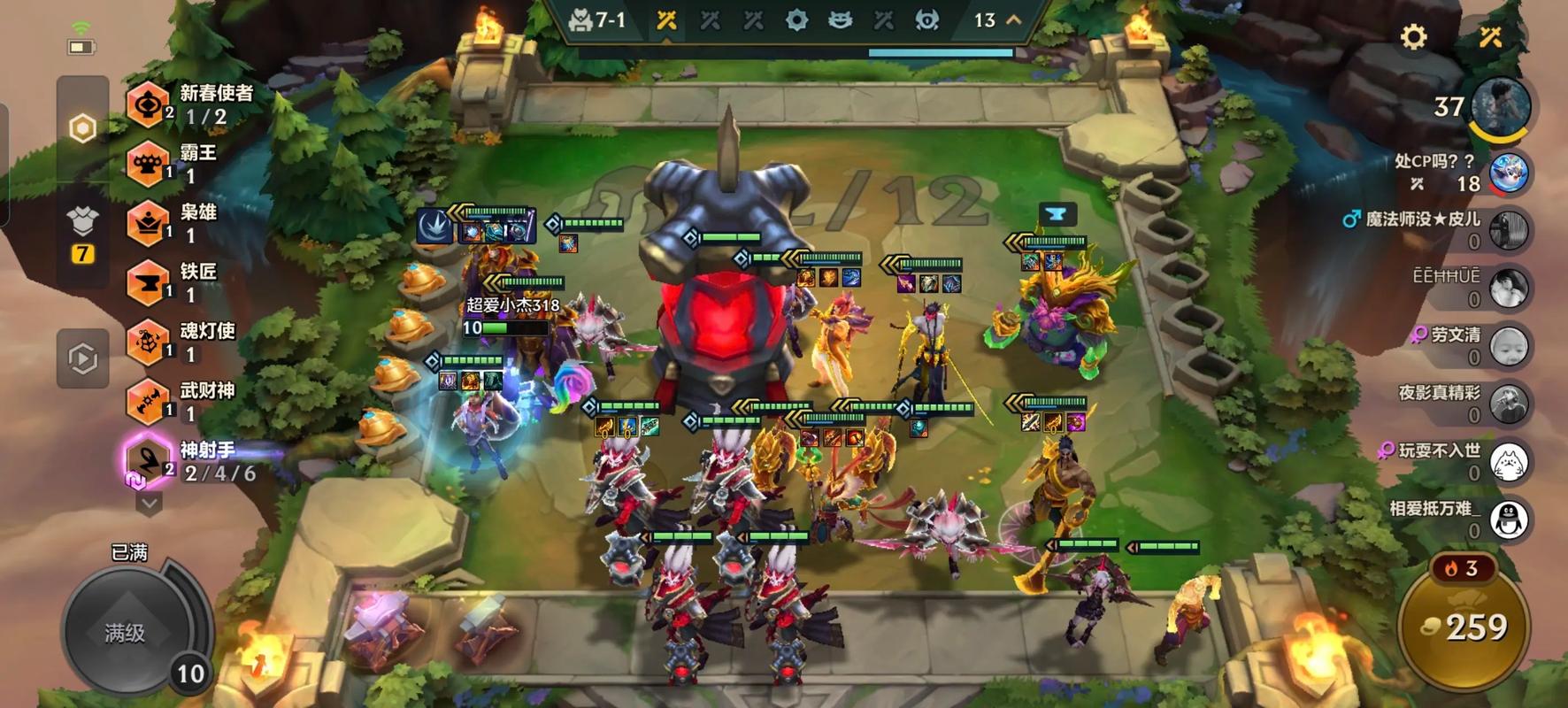Expand the stage round tracker arrow

(x=1014, y=19)
